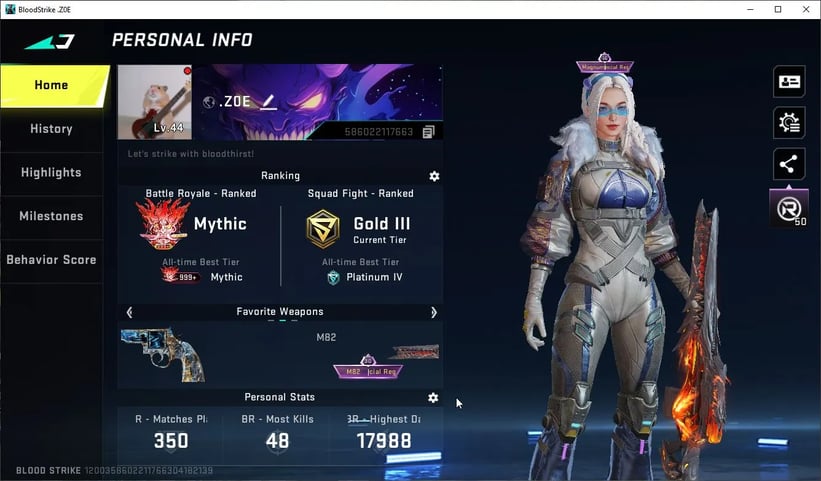
Task: Open the History tab
Action: tap(52, 129)
